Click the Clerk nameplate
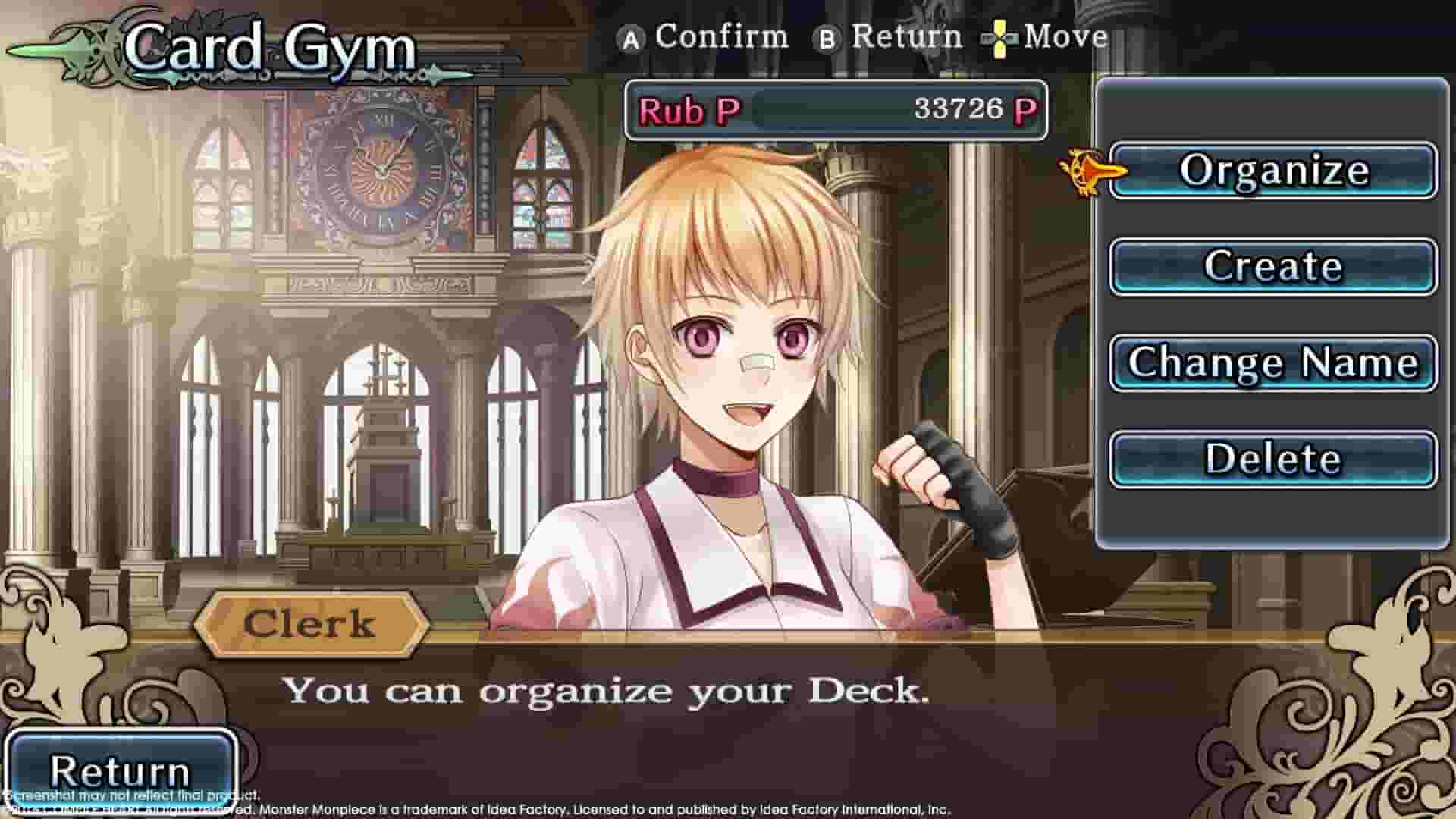1456x819 pixels. coord(311,623)
